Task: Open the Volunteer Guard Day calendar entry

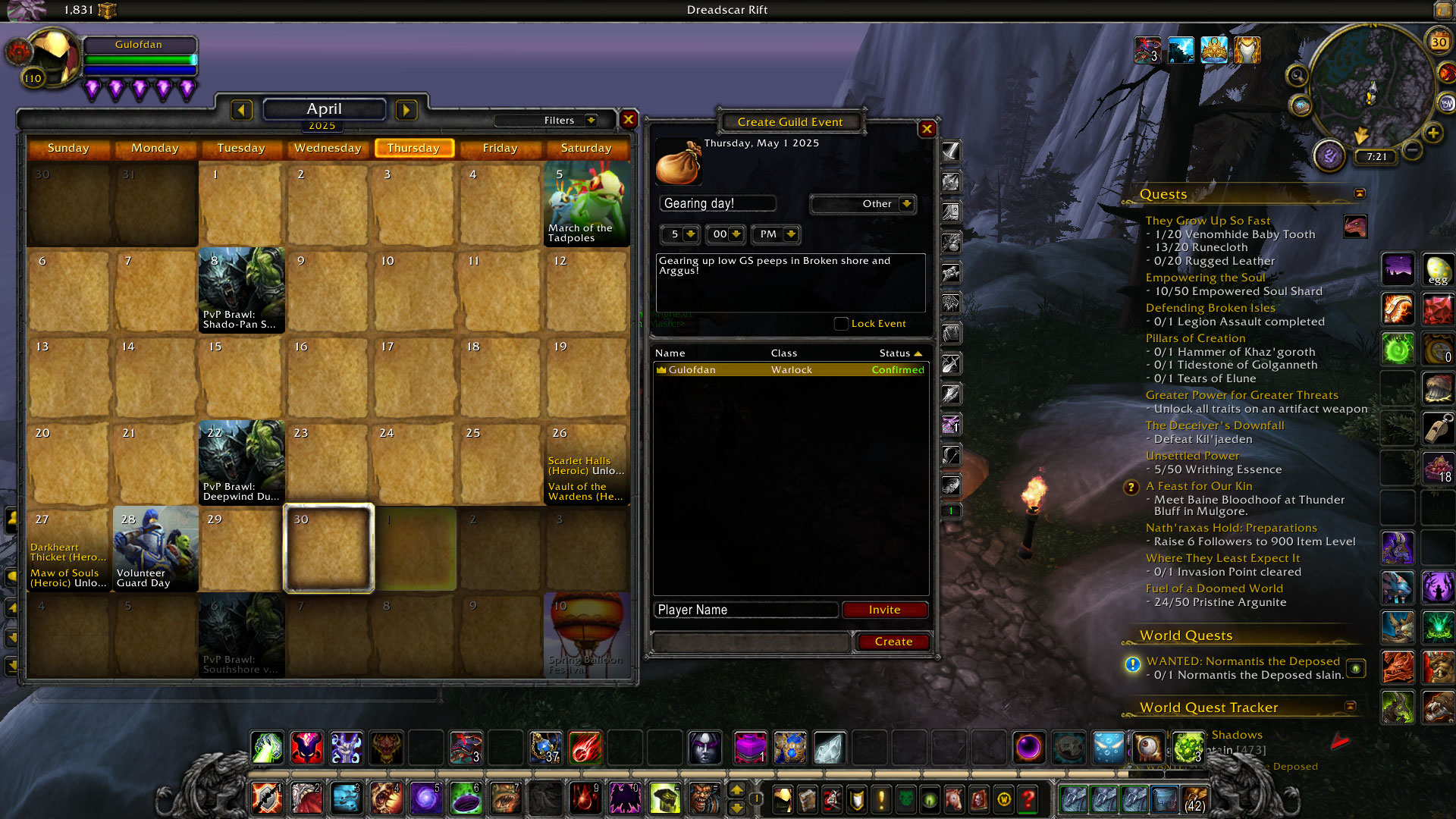Action: [x=155, y=548]
